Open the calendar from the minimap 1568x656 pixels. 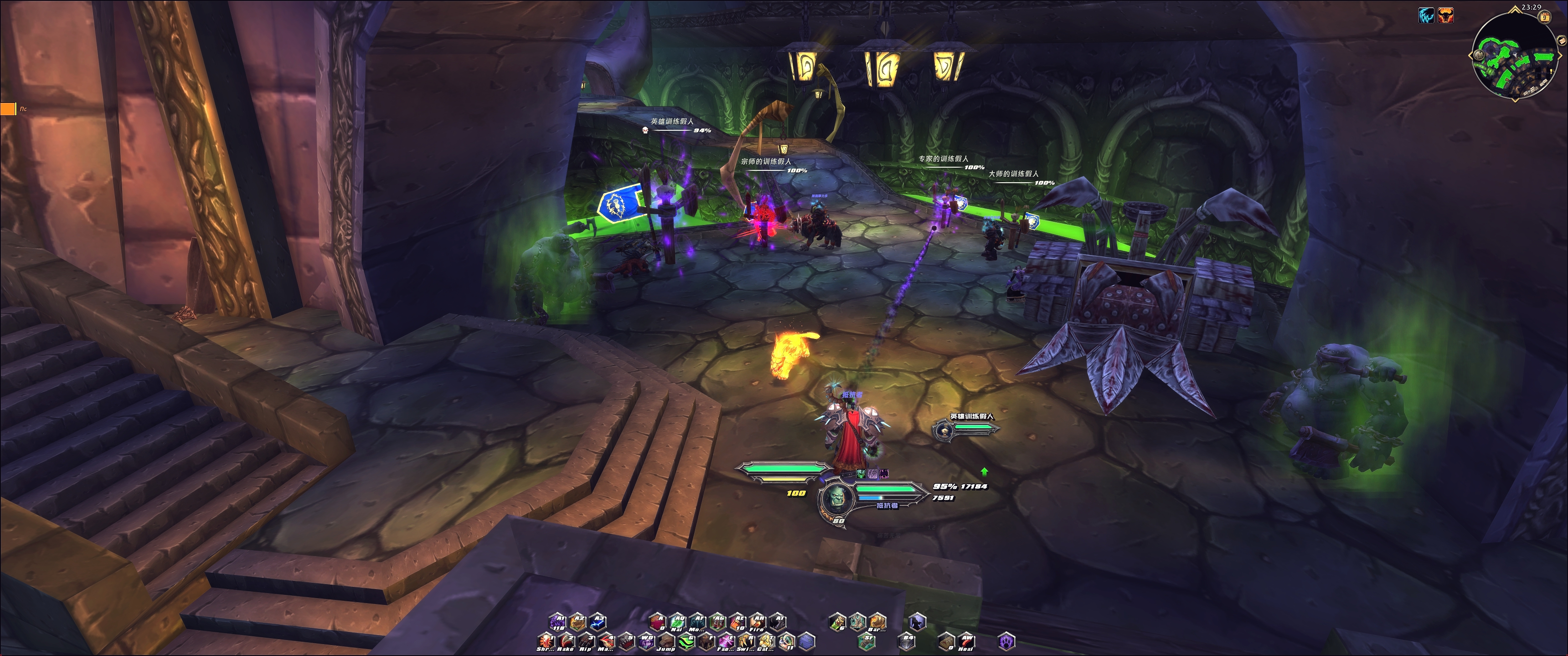1544,18
